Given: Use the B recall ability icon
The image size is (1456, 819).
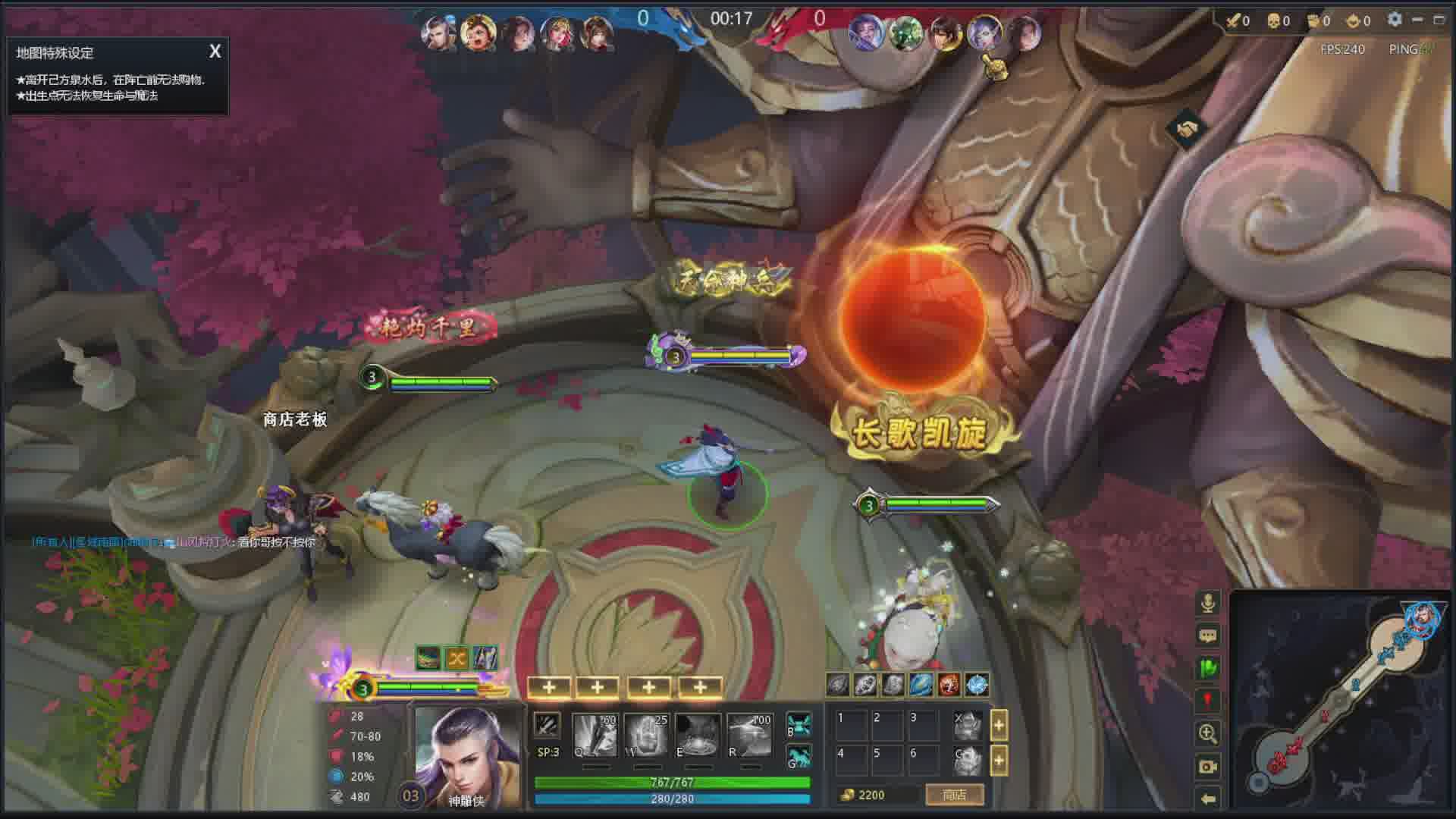Looking at the screenshot, I should tap(799, 724).
